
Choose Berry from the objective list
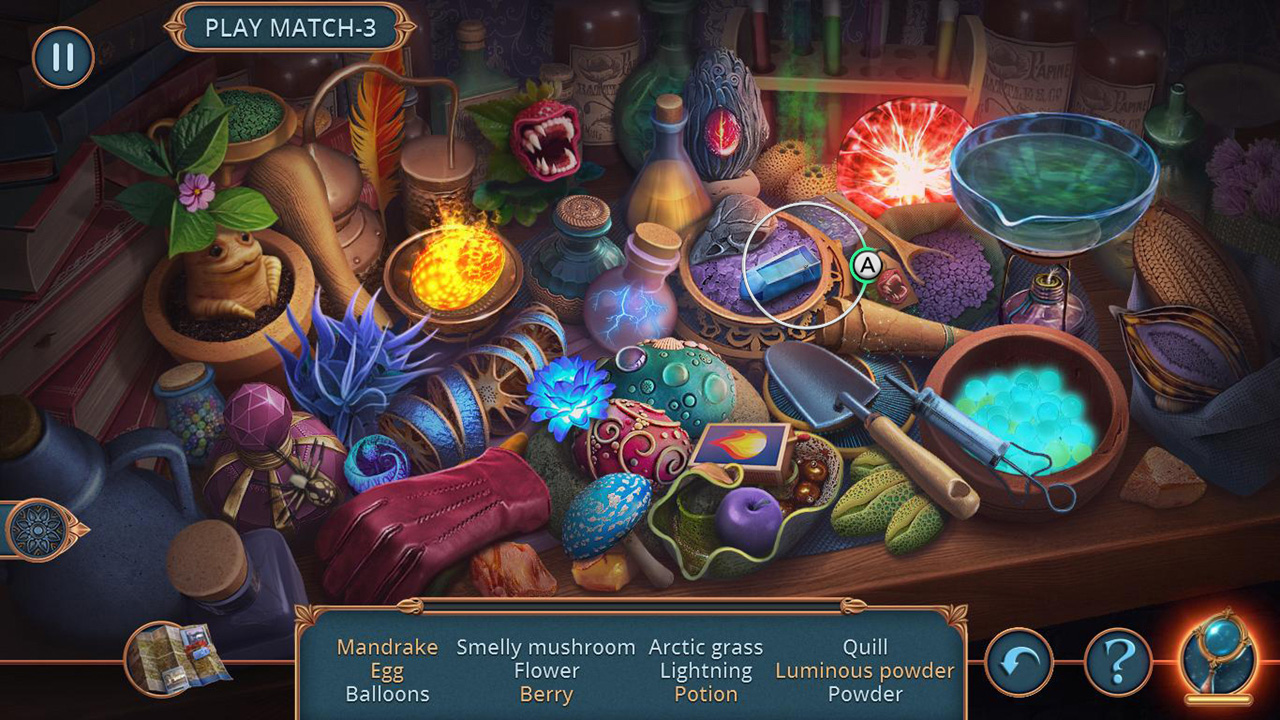547,694
